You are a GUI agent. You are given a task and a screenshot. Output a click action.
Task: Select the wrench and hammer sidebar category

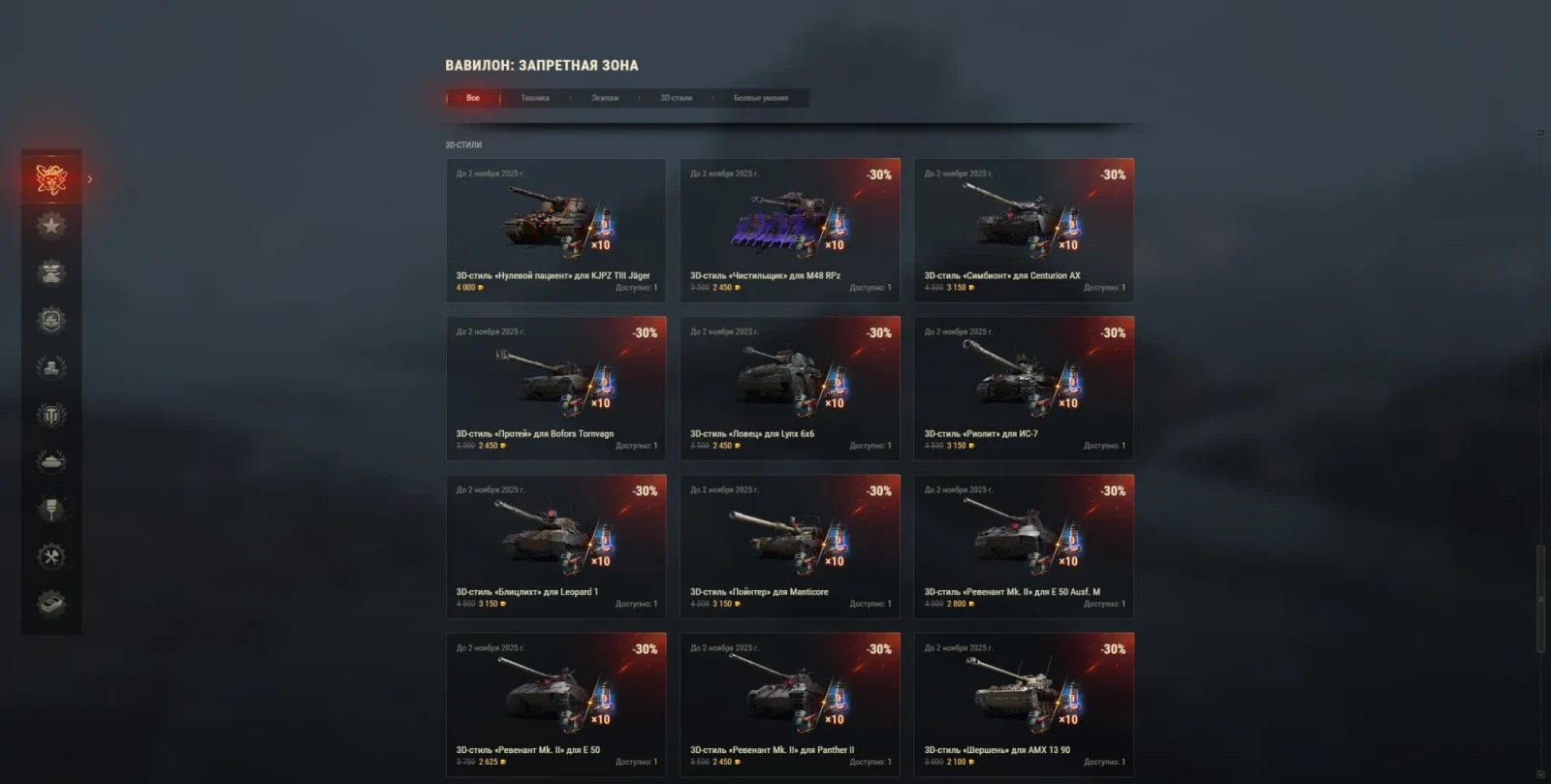pos(51,556)
